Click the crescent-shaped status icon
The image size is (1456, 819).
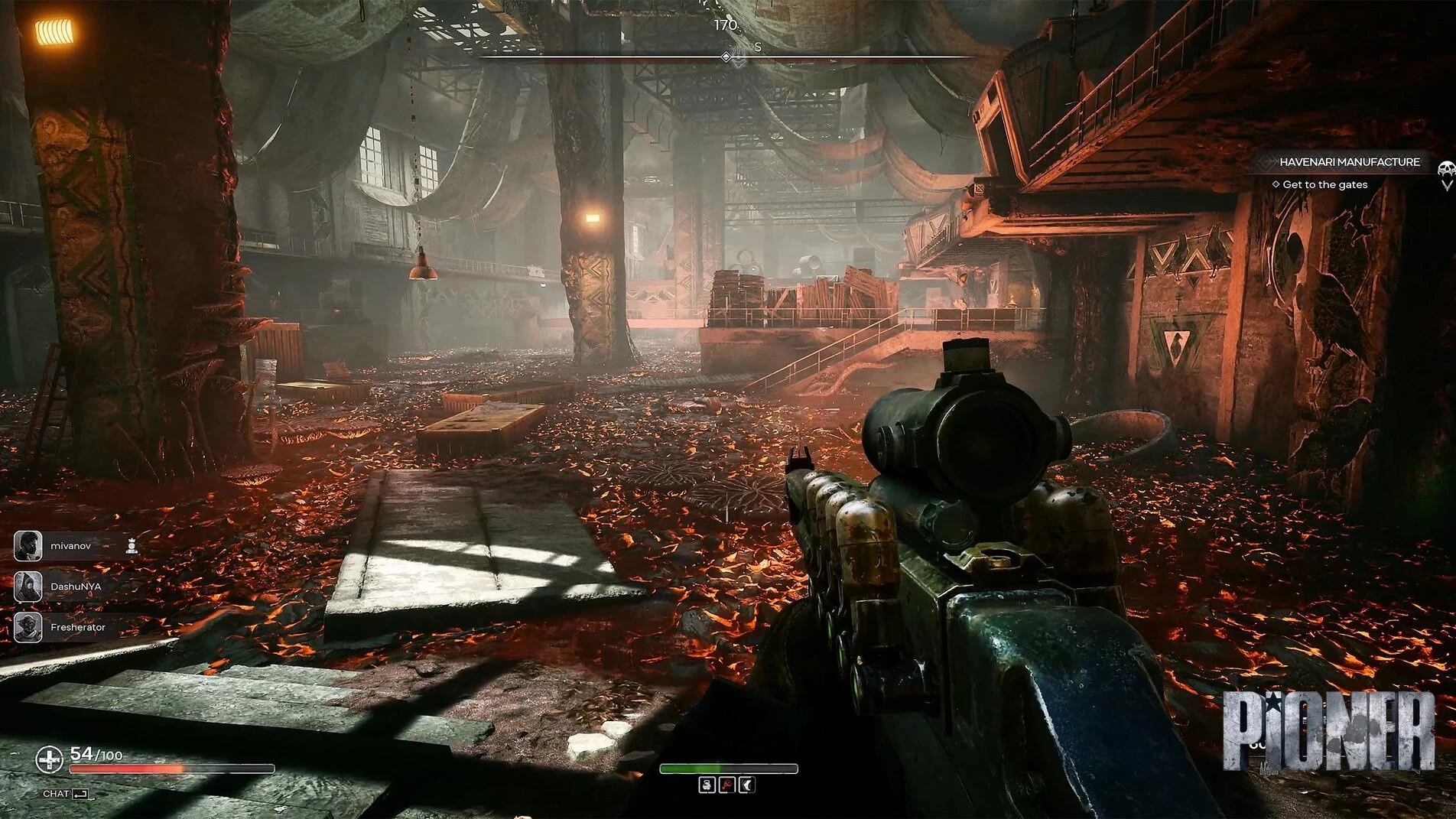[x=746, y=785]
